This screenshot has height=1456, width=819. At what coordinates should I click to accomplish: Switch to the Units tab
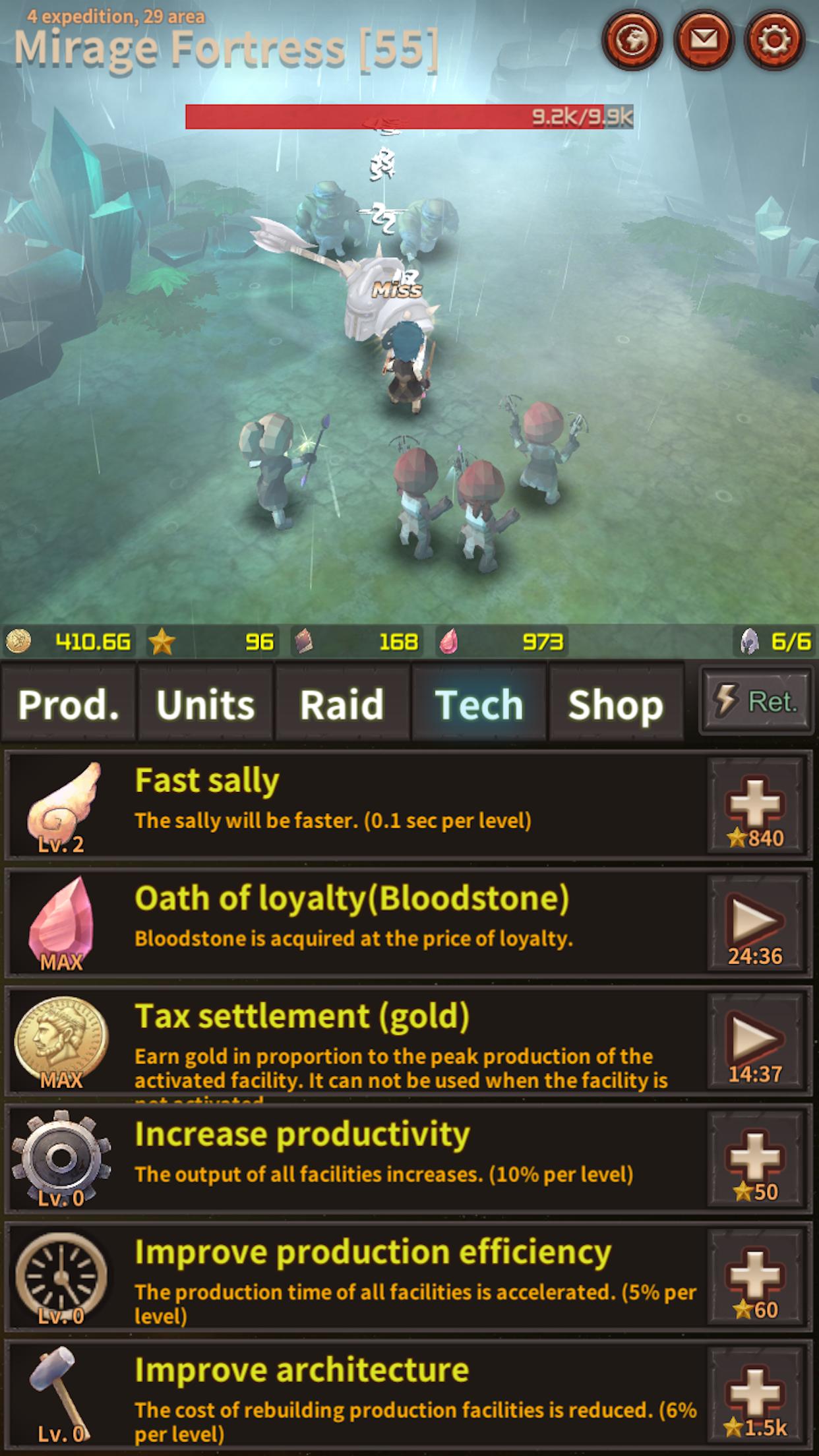(206, 704)
